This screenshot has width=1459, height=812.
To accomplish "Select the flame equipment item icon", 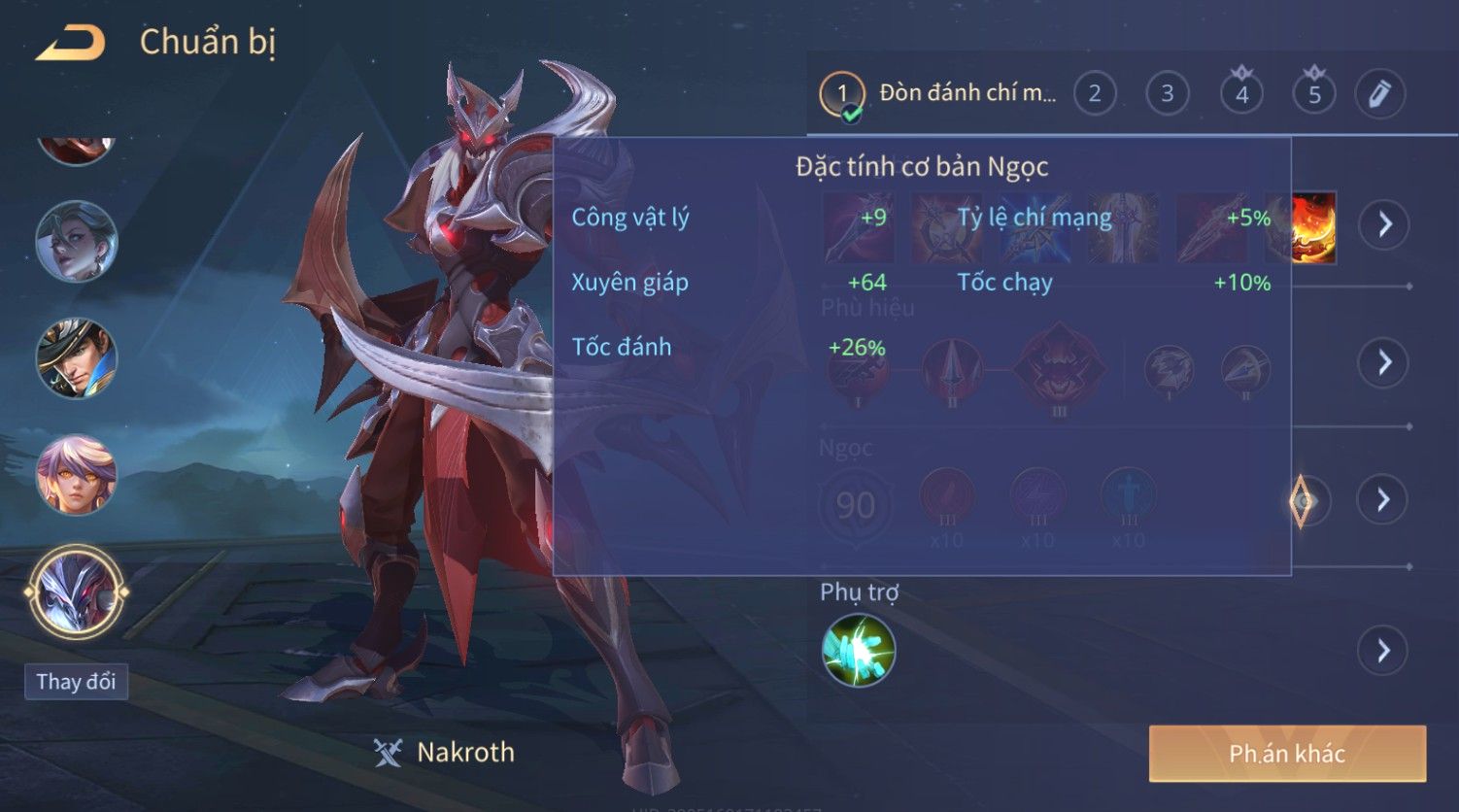I will coord(1313,227).
